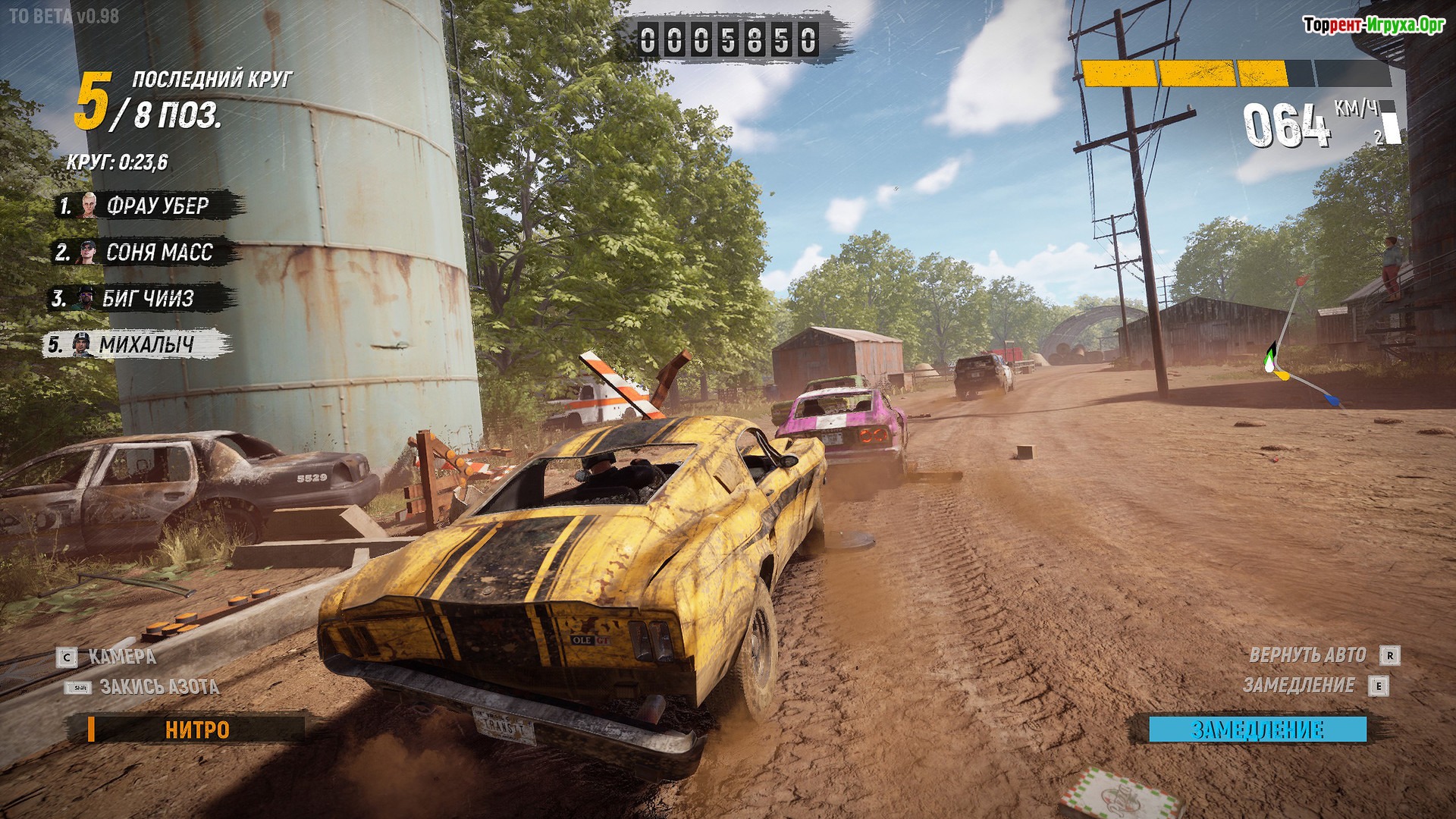Open the Торрент-Игруха.Орг watermark link

click(x=1373, y=25)
